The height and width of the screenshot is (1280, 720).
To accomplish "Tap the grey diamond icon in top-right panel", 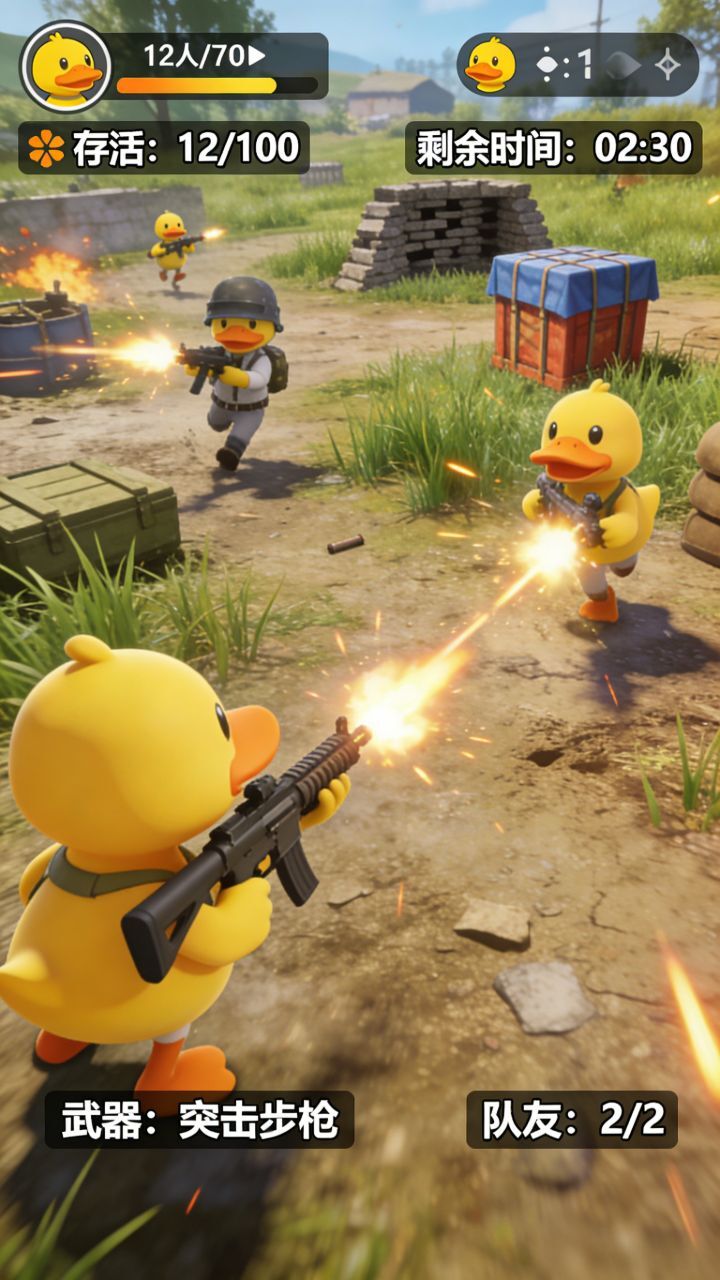I will 622,66.
